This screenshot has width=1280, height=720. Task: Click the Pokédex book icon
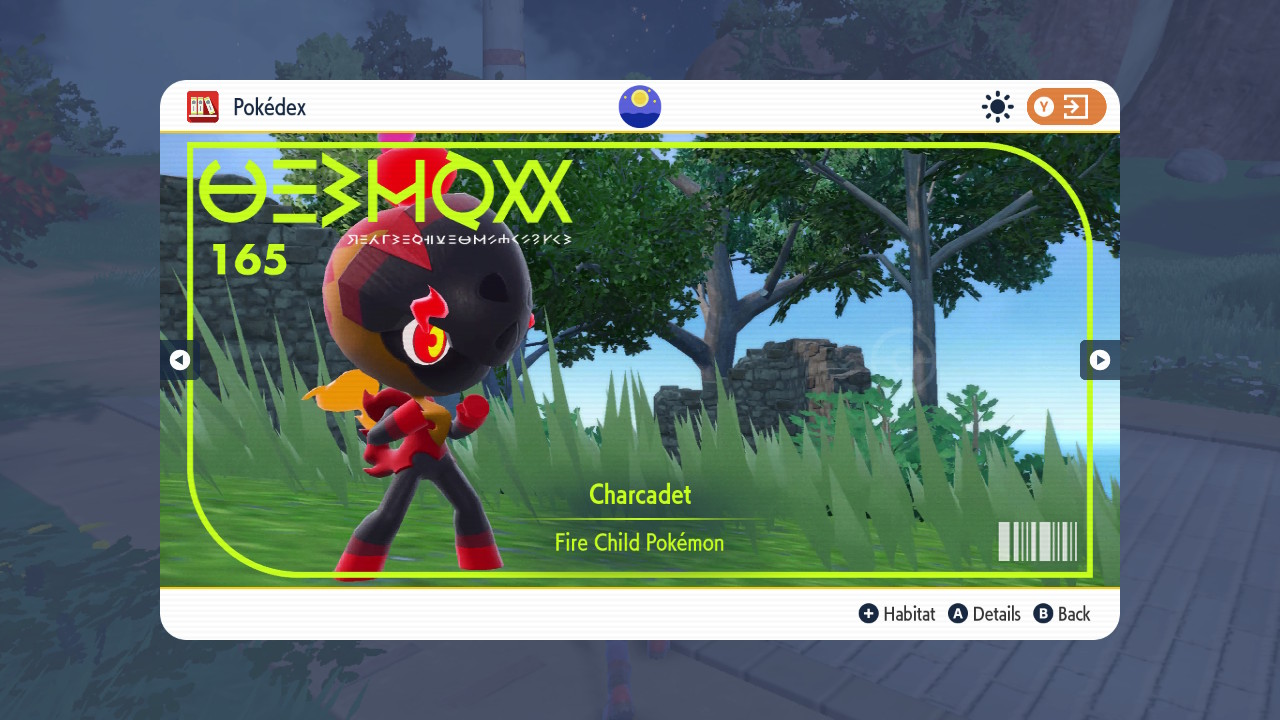pos(203,107)
